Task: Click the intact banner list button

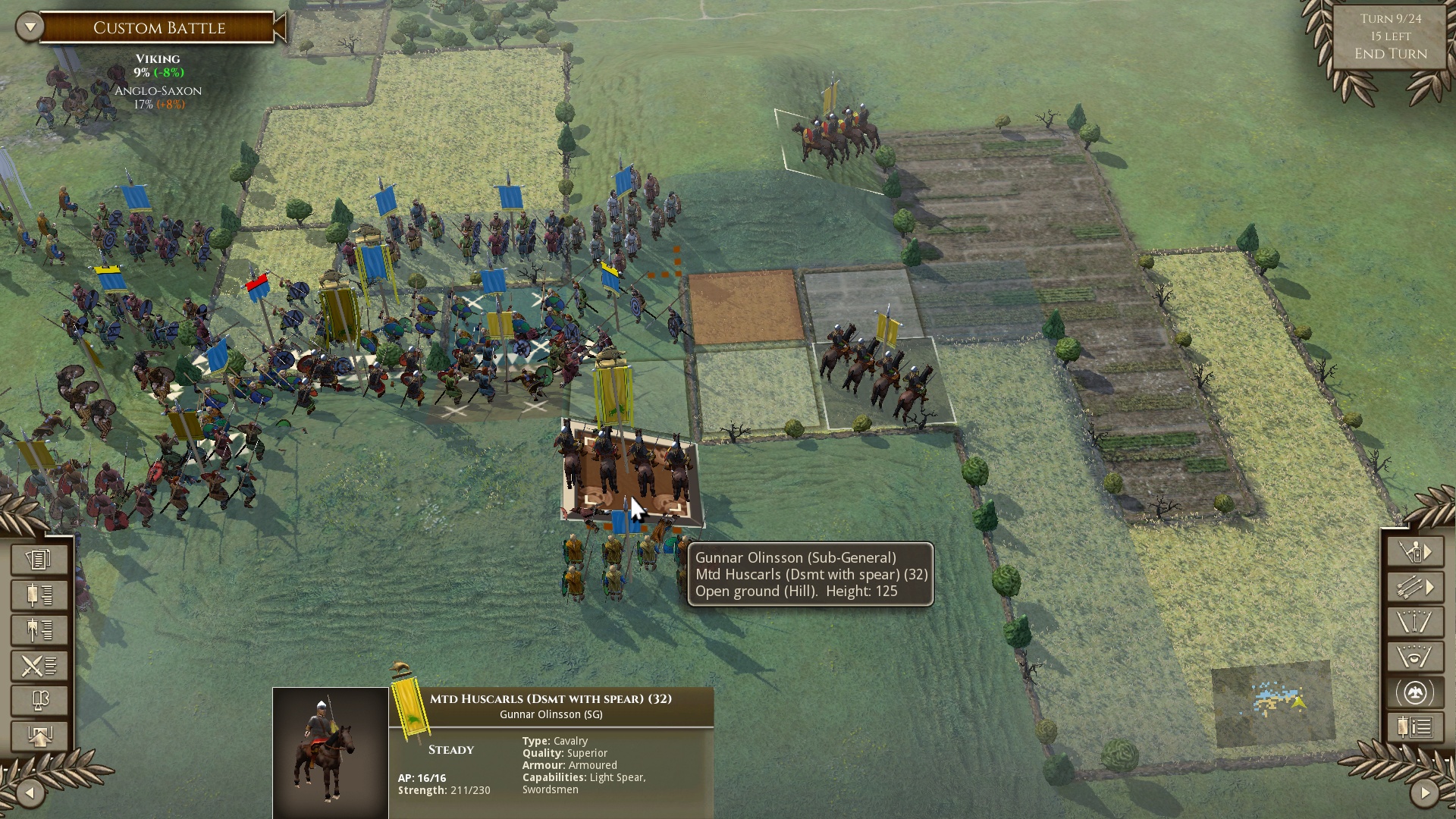Action: pyautogui.click(x=39, y=595)
